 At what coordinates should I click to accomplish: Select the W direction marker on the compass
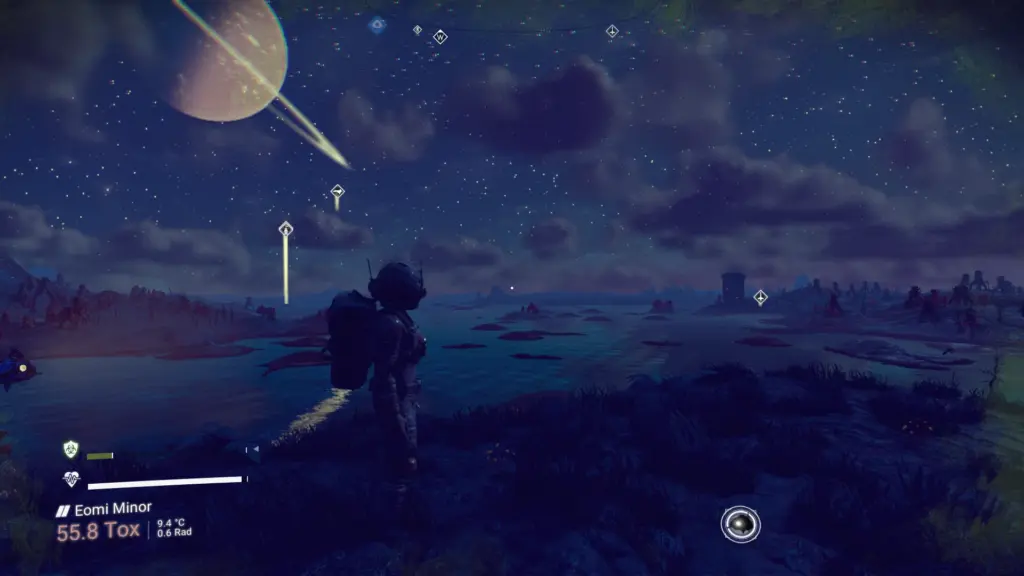tap(440, 37)
